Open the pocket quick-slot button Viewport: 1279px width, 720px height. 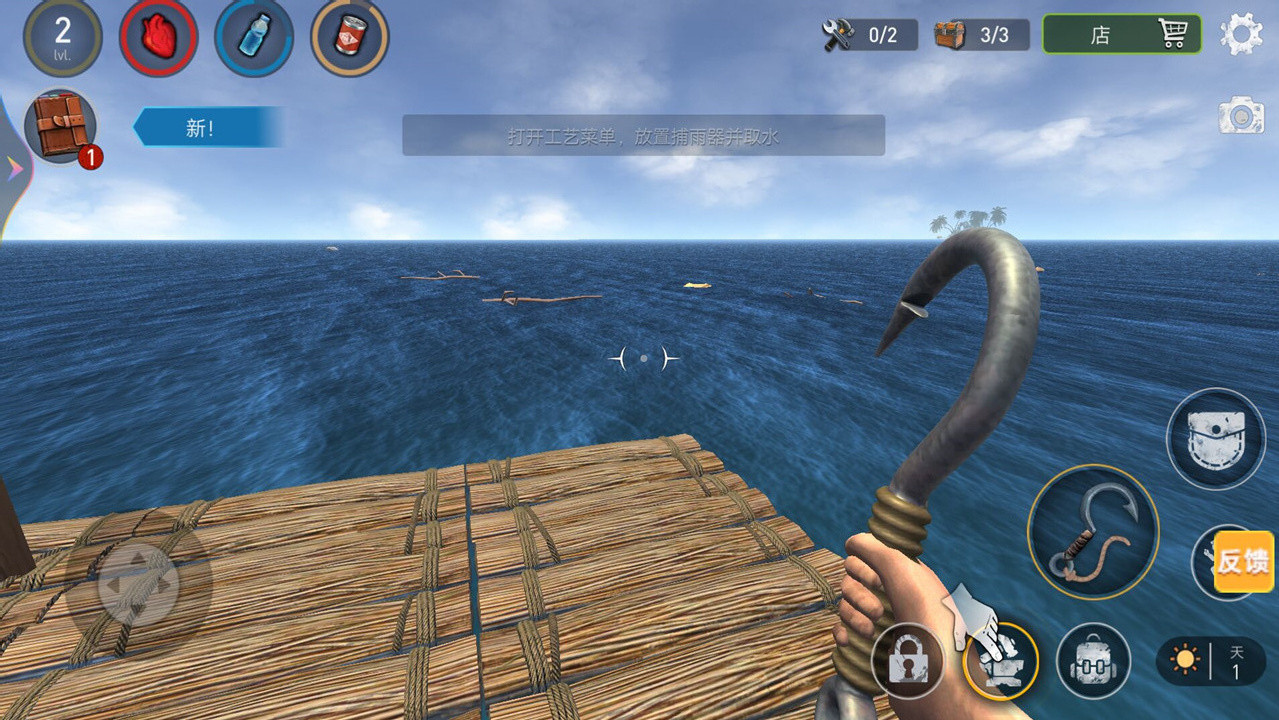(x=1216, y=438)
